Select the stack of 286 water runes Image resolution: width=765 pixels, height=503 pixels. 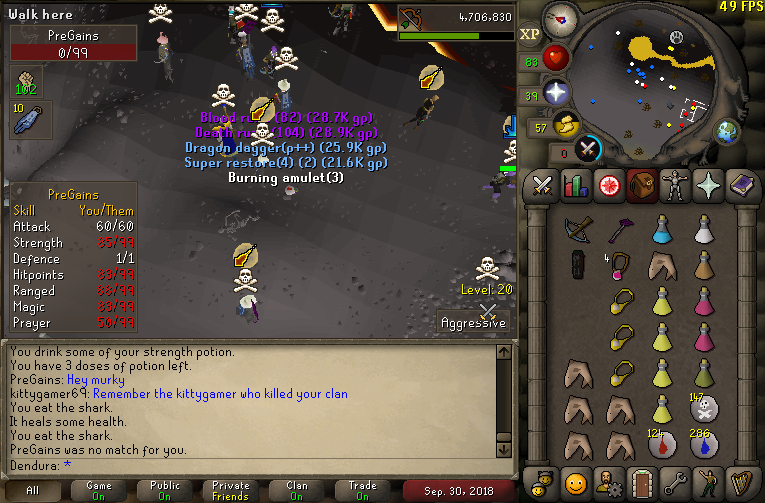703,441
